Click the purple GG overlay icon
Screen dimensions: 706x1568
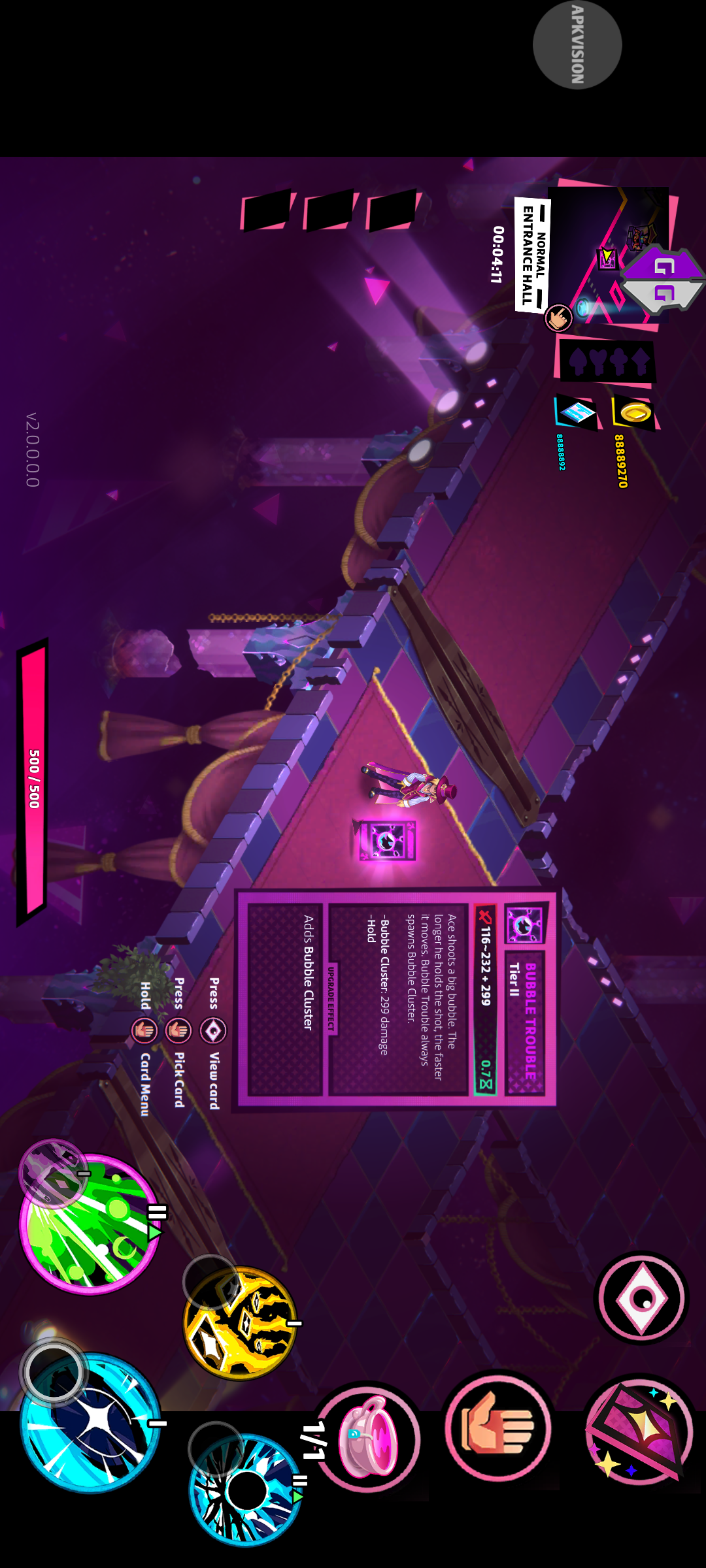(x=664, y=279)
